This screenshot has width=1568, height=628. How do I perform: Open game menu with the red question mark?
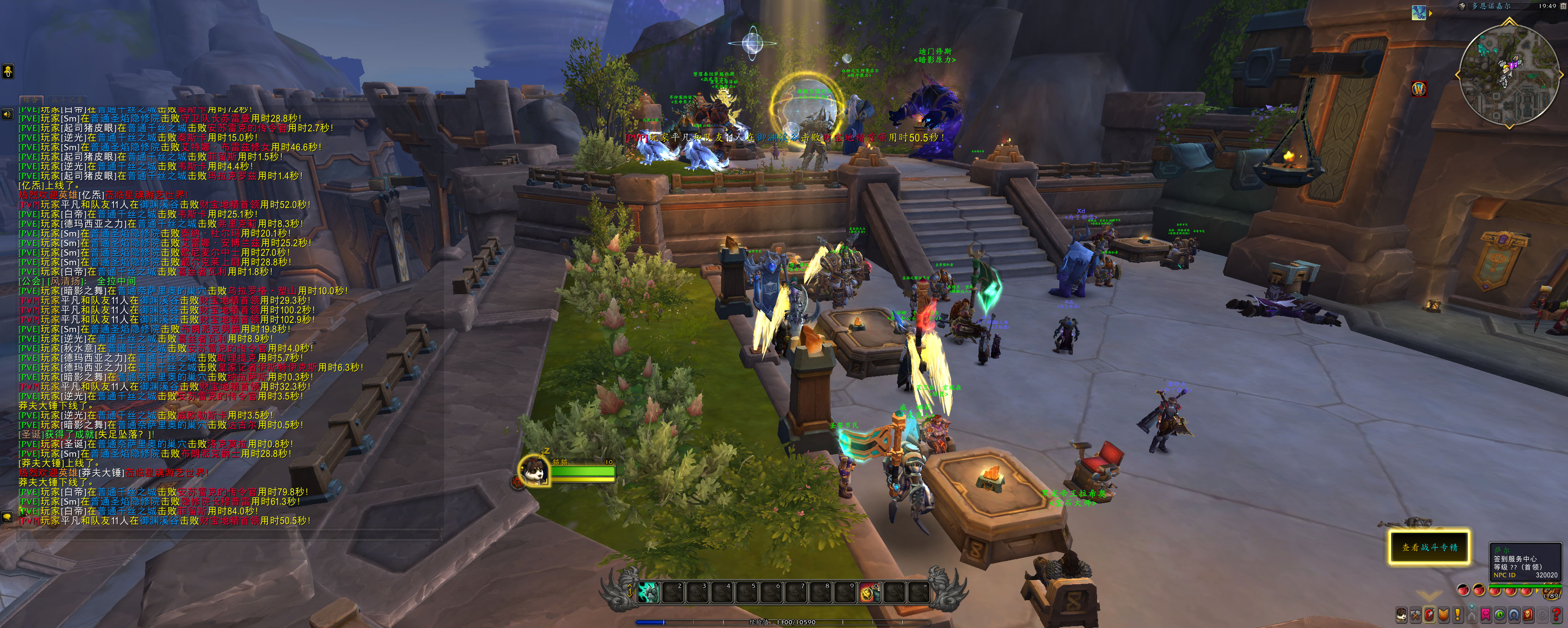click(x=1556, y=615)
